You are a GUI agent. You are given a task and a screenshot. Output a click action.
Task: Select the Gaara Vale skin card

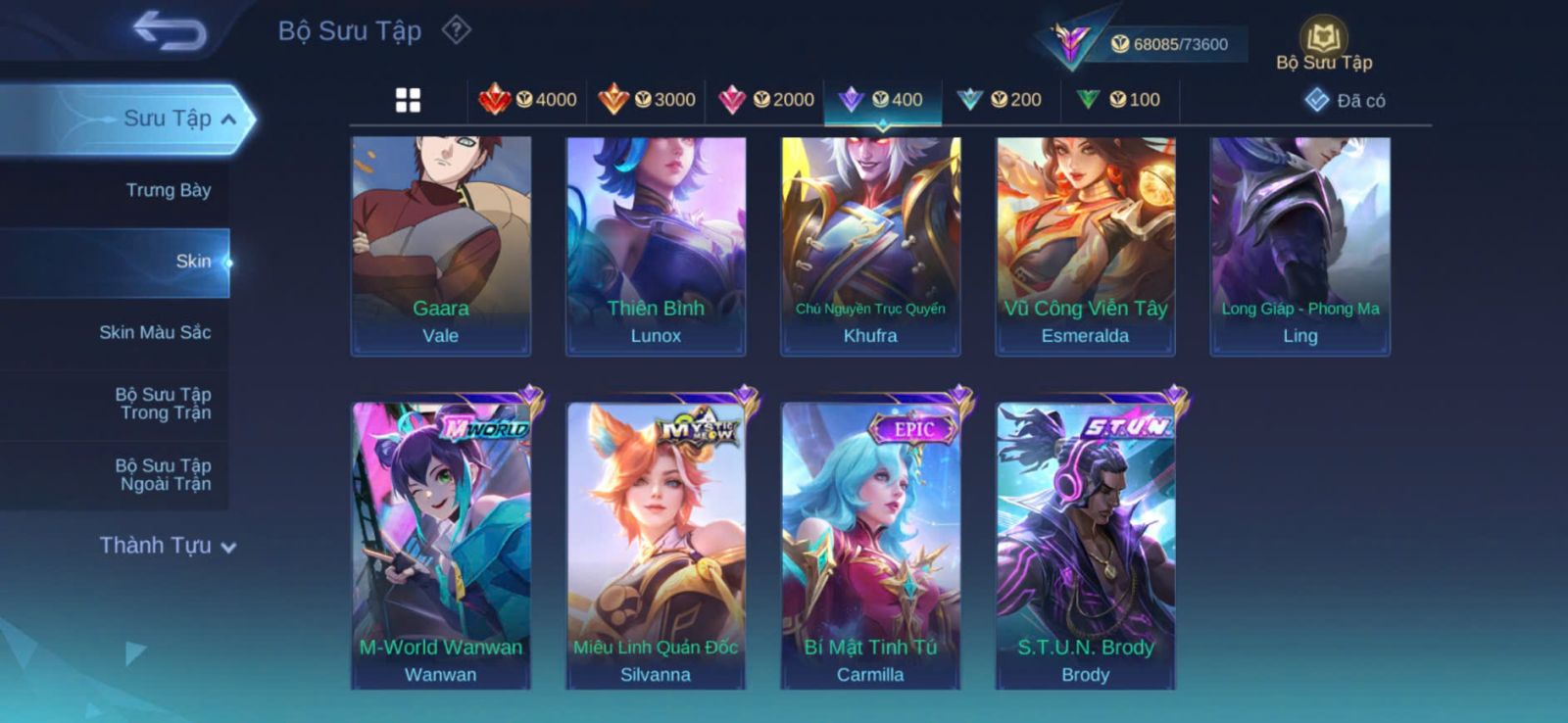(441, 245)
